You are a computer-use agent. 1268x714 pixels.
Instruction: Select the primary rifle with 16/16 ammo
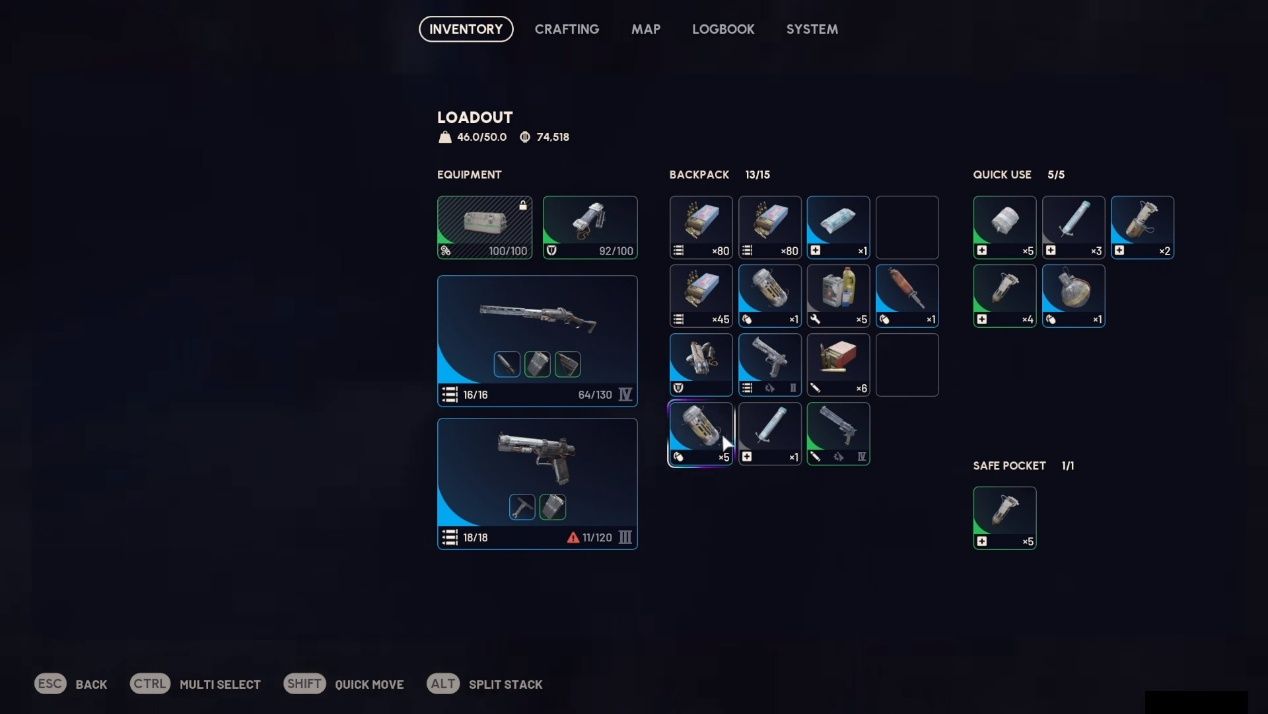pyautogui.click(x=537, y=340)
